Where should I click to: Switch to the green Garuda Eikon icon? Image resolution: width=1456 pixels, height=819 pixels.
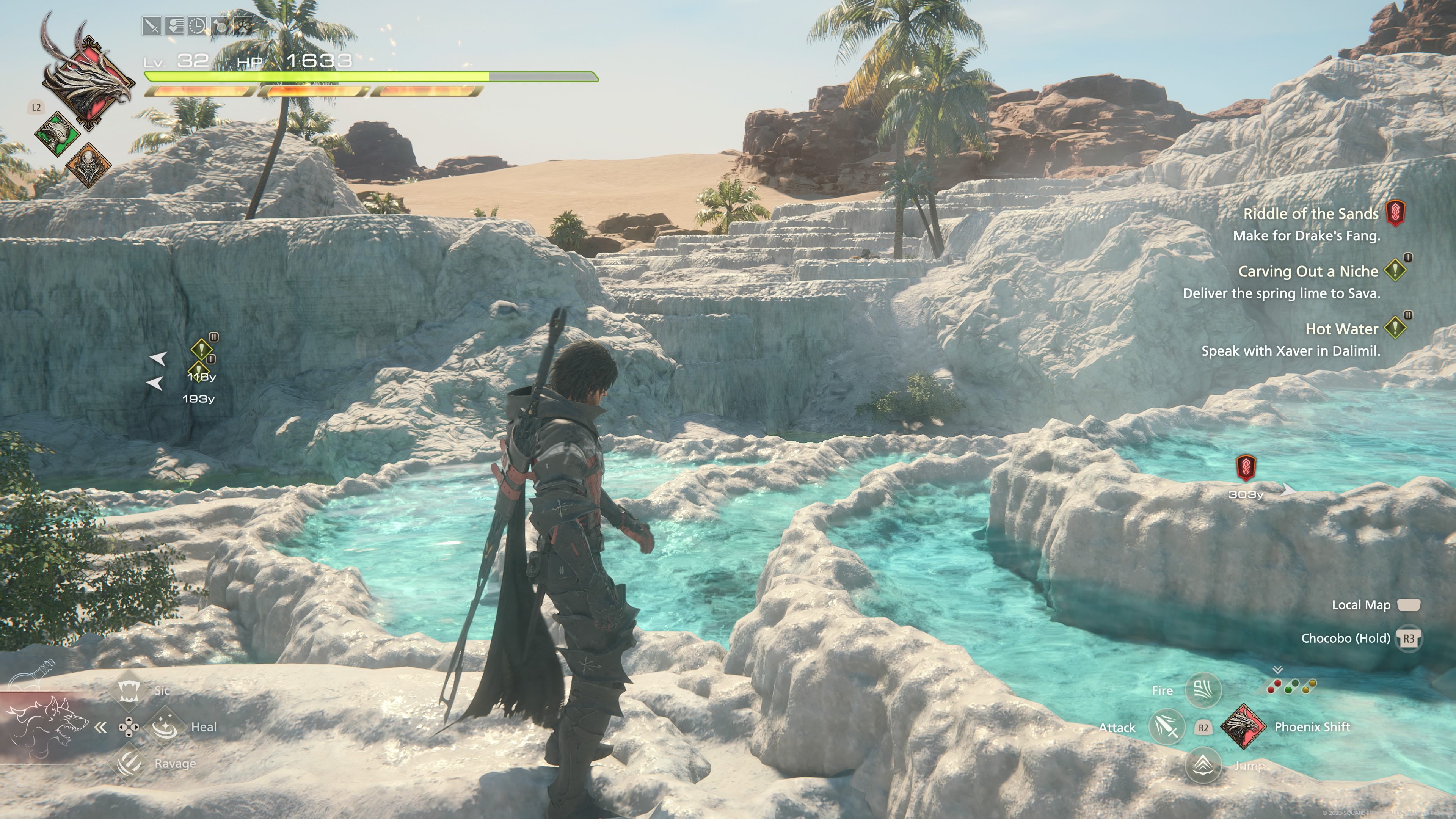click(x=57, y=133)
